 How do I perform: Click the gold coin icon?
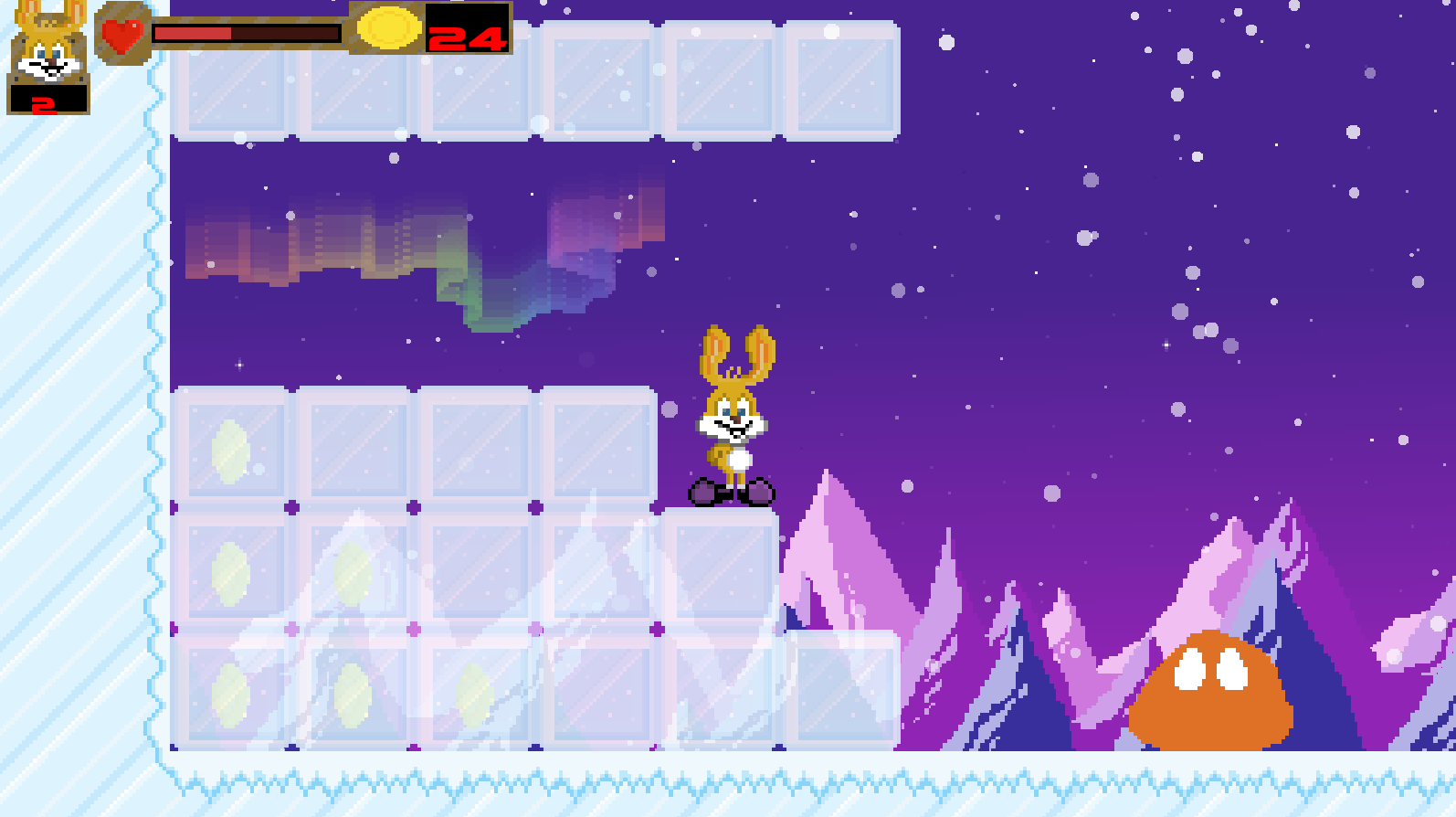[387, 27]
